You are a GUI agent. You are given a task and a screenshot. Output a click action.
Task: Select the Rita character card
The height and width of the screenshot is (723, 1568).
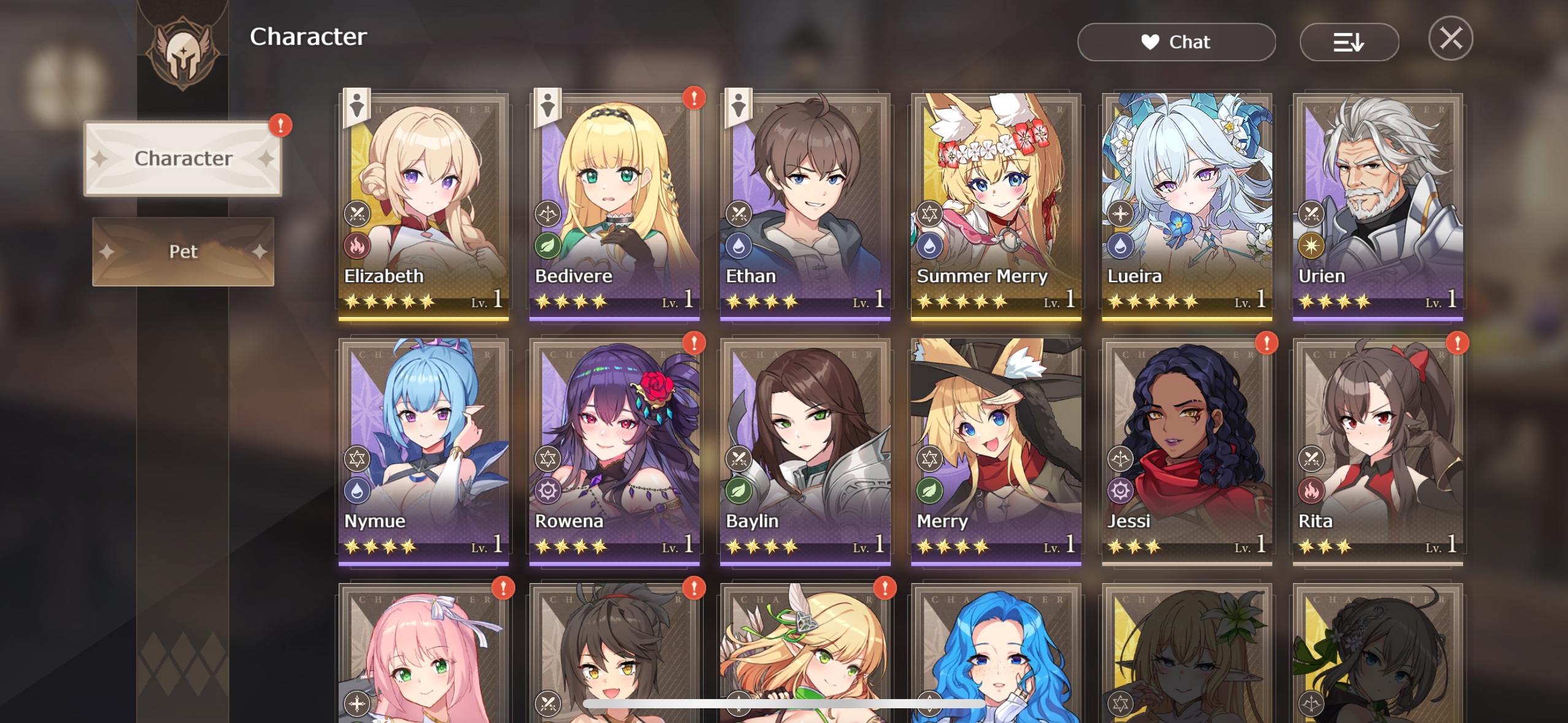pyautogui.click(x=1377, y=451)
